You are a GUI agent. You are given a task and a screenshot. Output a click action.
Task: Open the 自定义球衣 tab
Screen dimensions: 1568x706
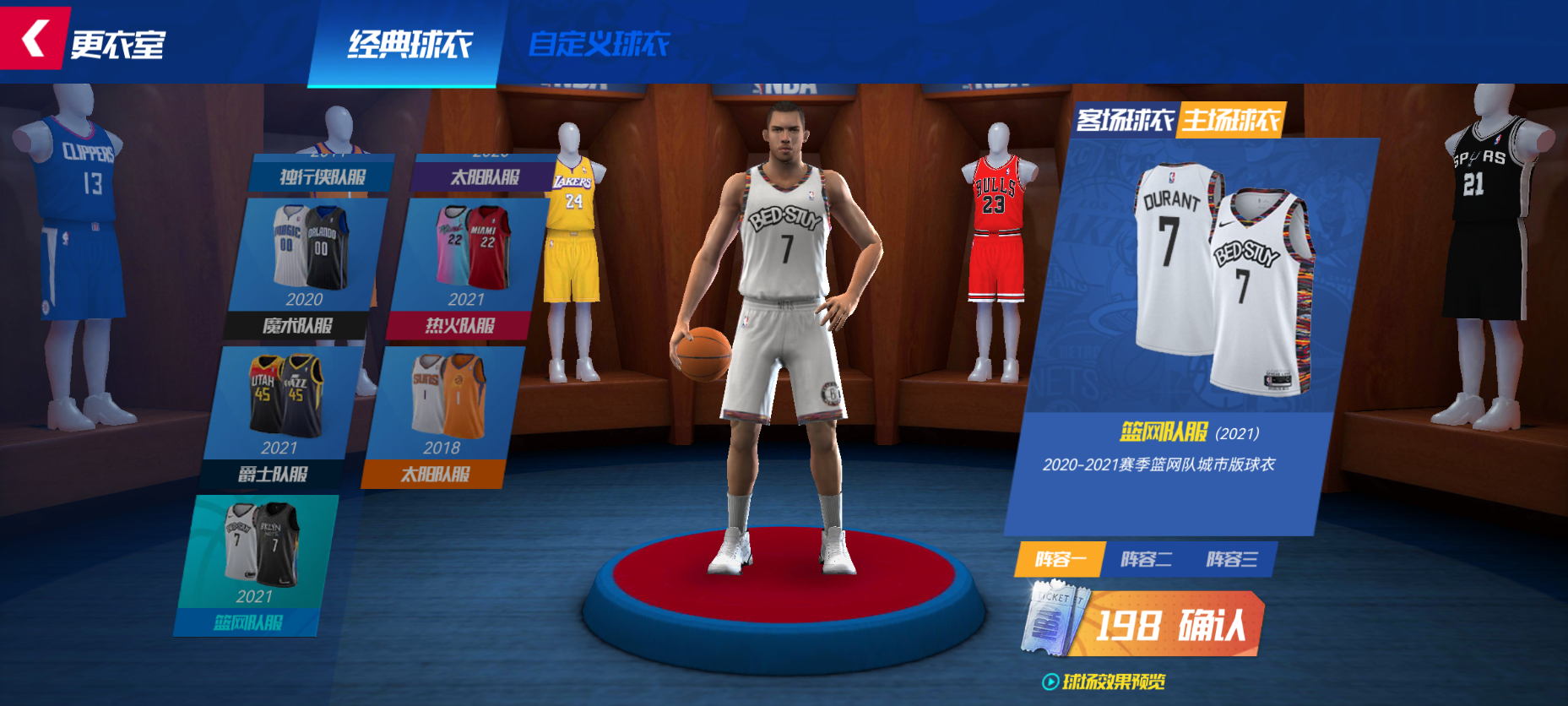(598, 44)
